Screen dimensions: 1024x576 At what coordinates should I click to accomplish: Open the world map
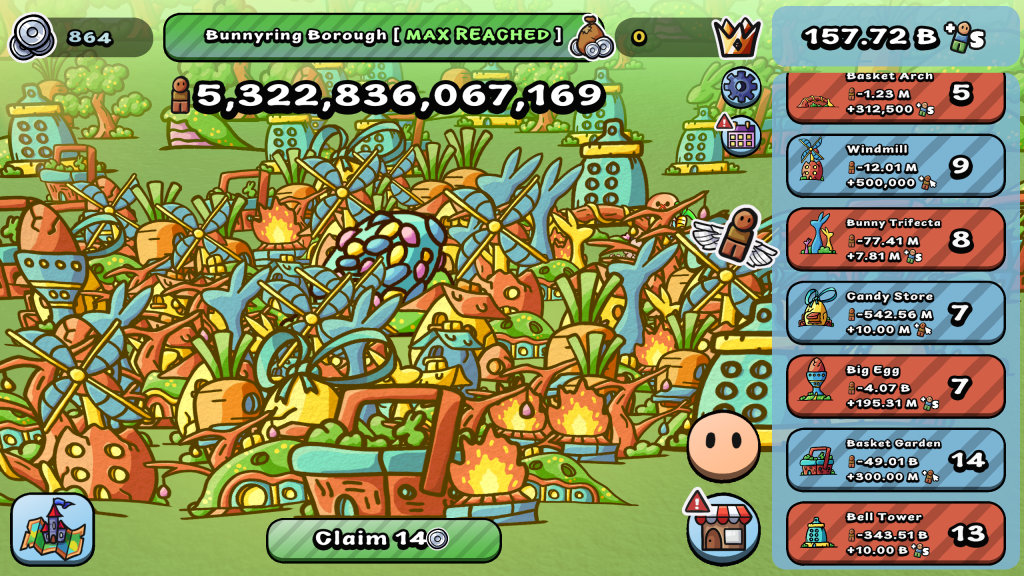pyautogui.click(x=53, y=529)
